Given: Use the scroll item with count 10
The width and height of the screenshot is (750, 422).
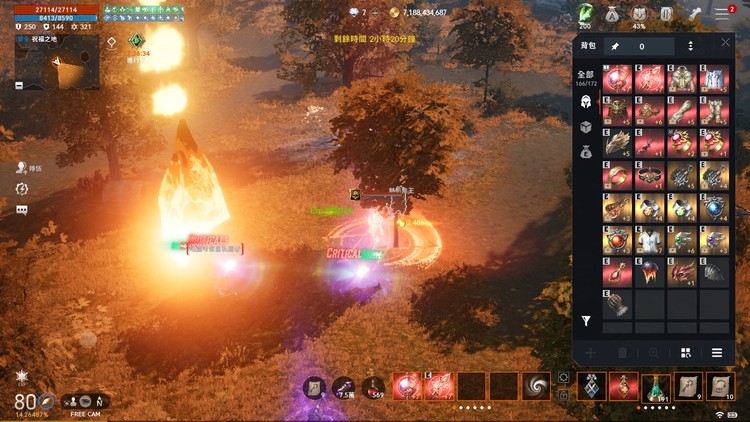Looking at the screenshot, I should tap(720, 387).
